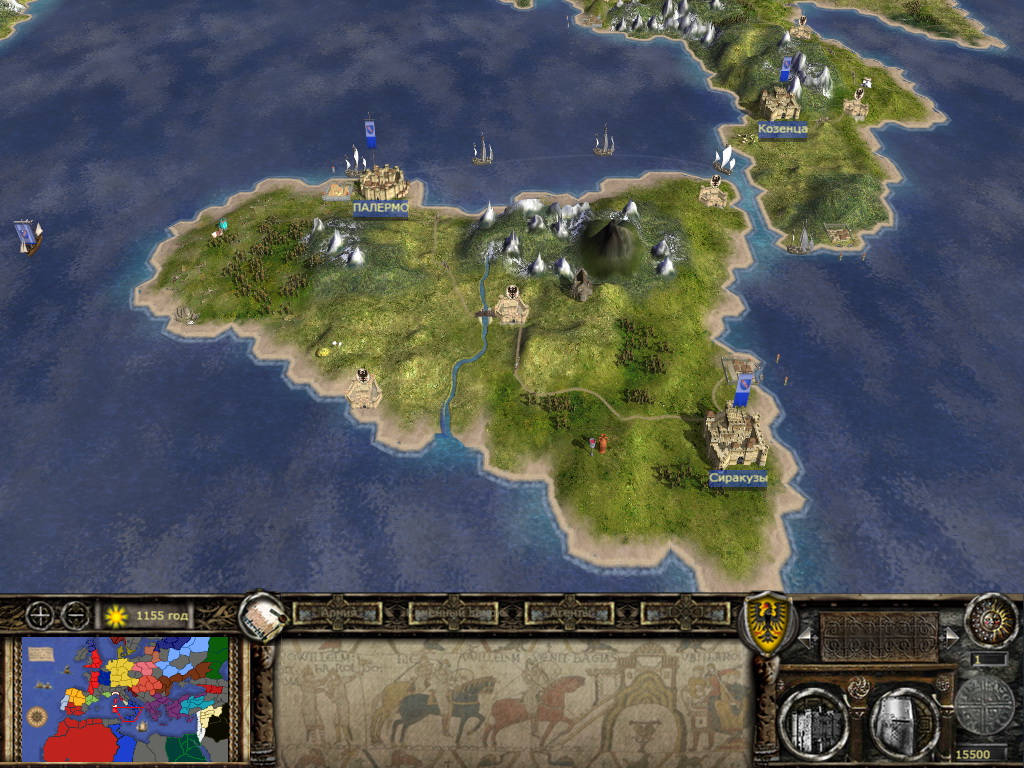Switch to the Армия tab
1024x768 pixels.
(339, 612)
